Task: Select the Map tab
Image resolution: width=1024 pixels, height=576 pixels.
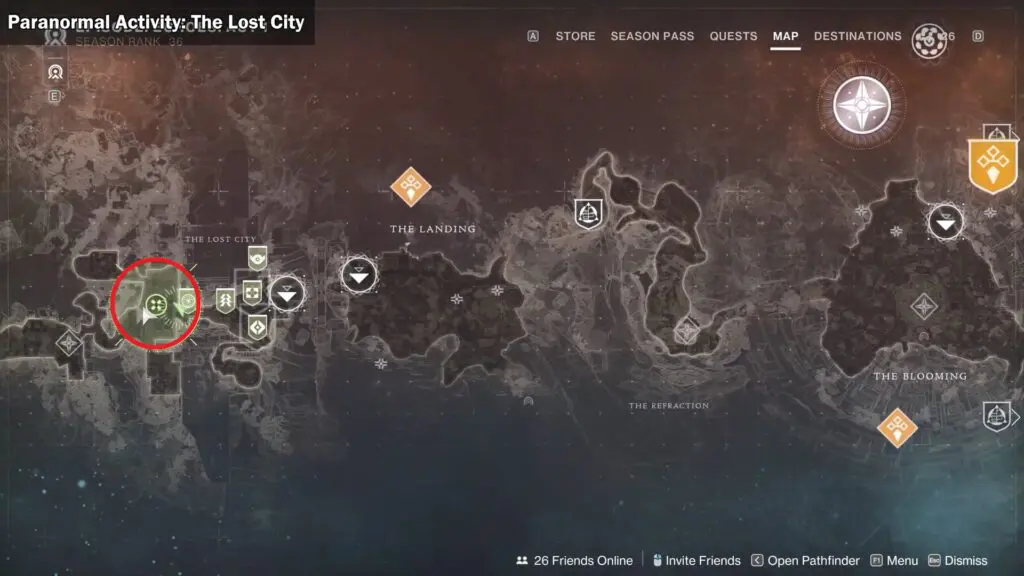Action: tap(785, 36)
